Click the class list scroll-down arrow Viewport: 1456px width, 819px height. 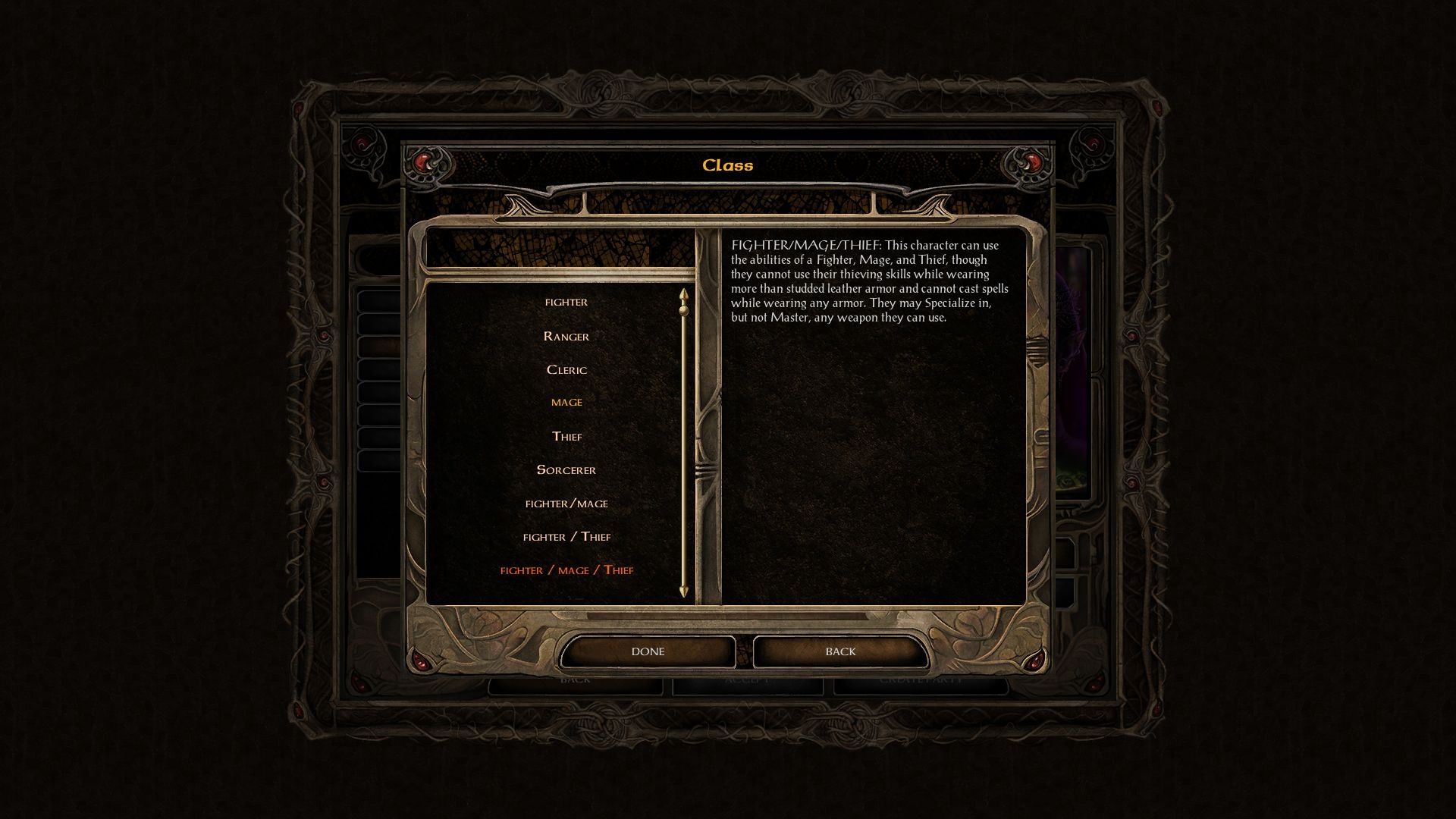pos(684,591)
